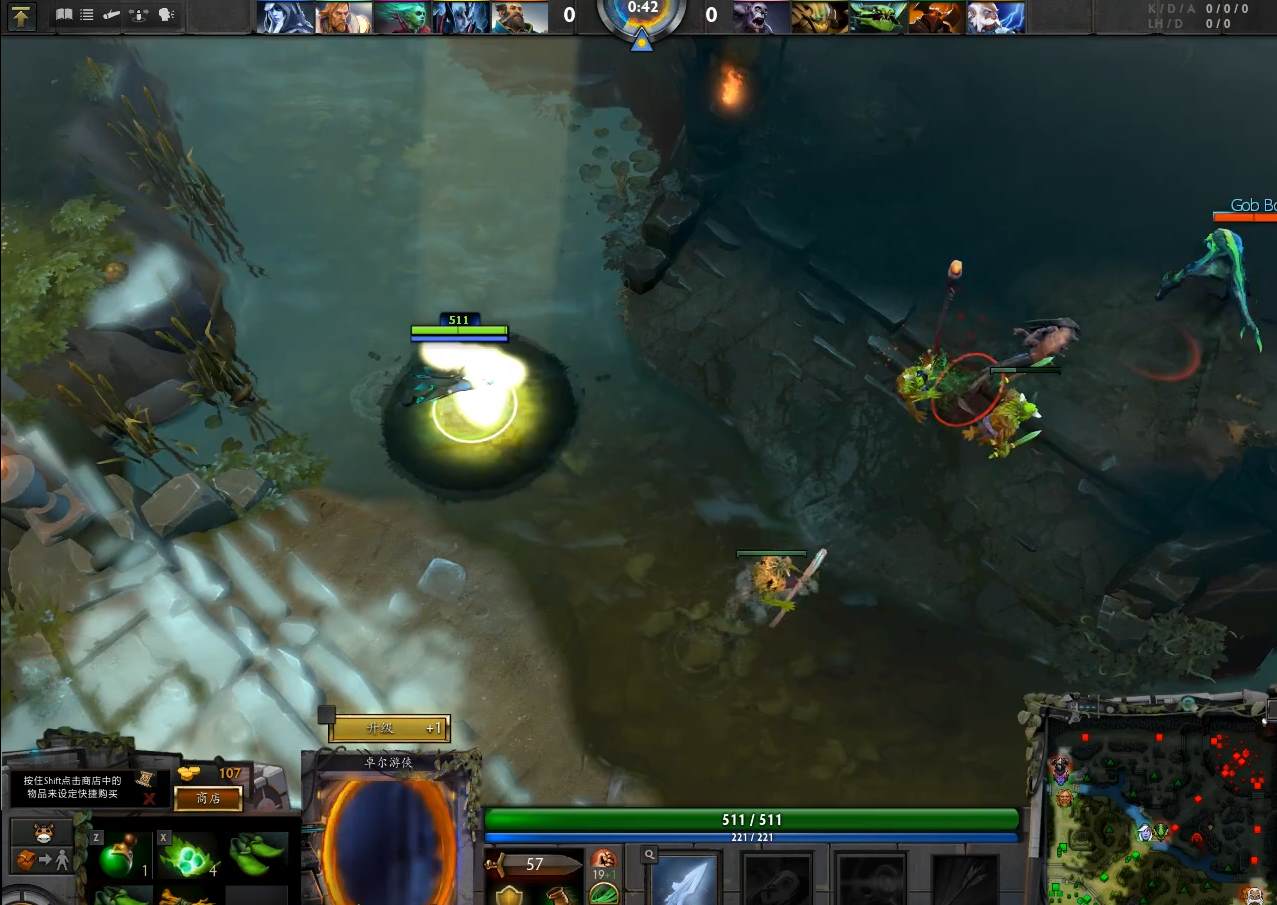Viewport: 1277px width, 905px height.
Task: Select the Death Prophet portrait in the top bar
Action: click(x=402, y=17)
